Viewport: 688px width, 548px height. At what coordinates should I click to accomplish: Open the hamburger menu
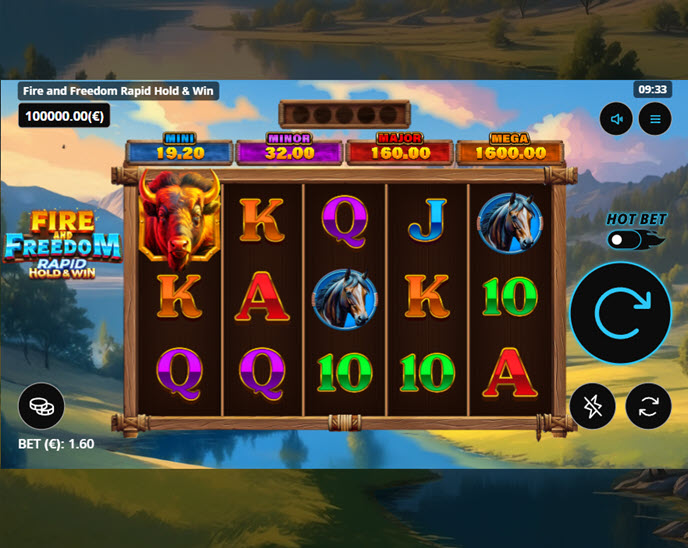(x=656, y=120)
